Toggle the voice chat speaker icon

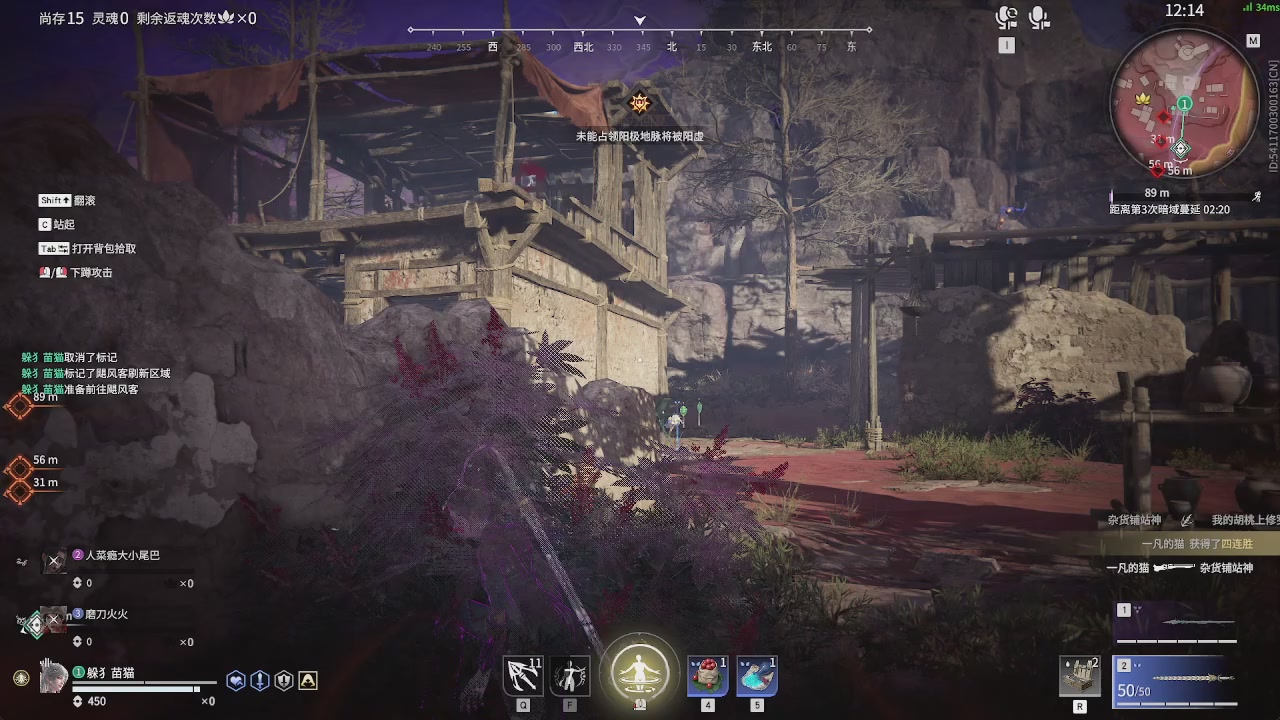pos(1006,18)
